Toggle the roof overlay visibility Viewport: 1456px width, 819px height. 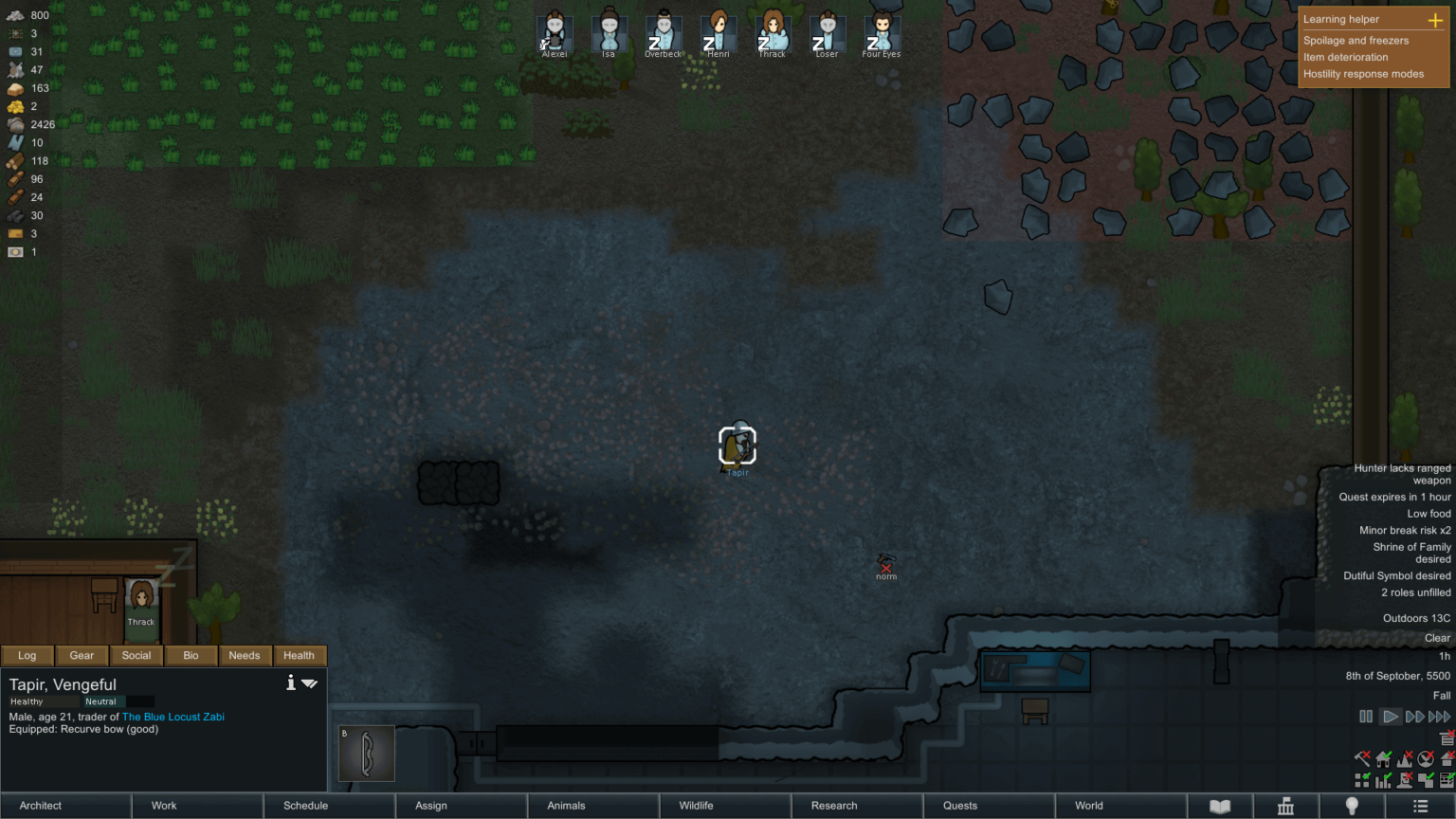pos(1447,758)
